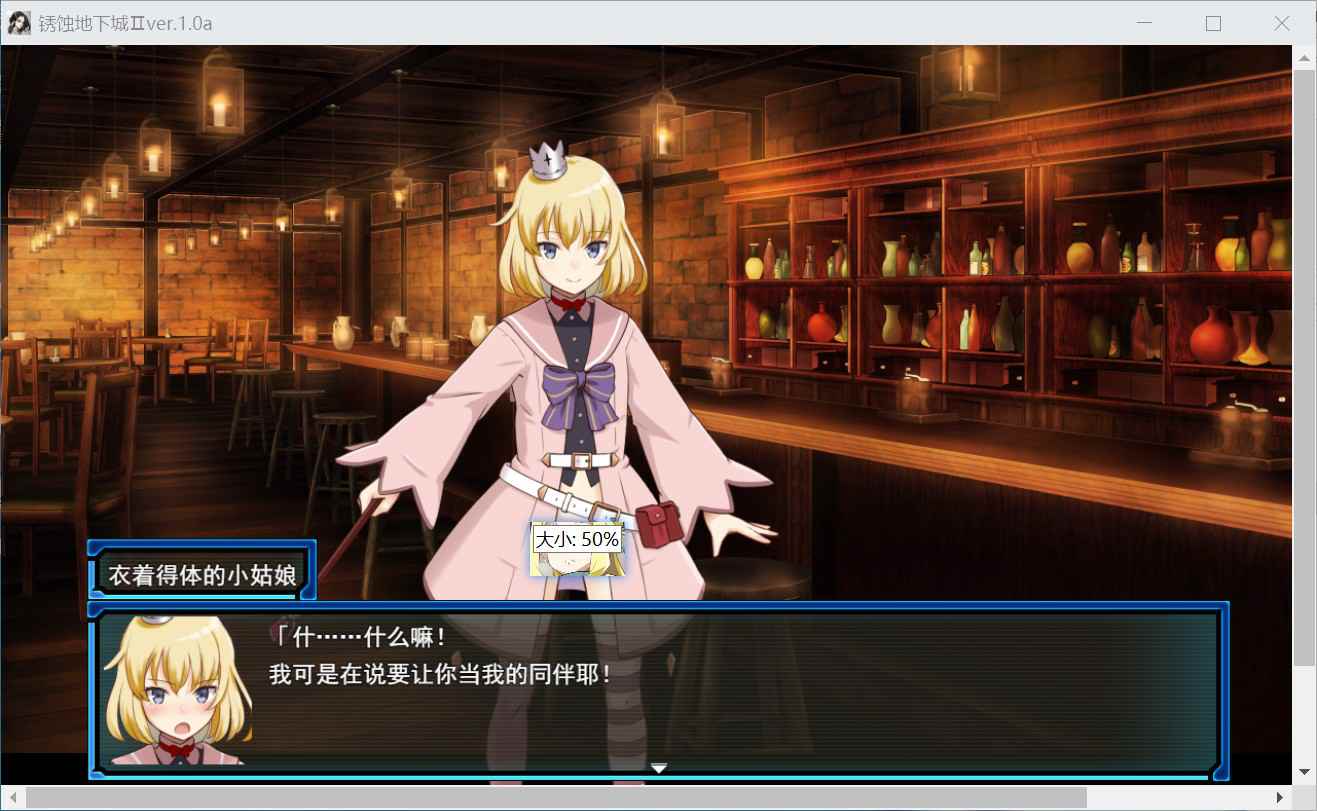The image size is (1317, 811).
Task: Click the vertical scrollbar up arrow
Action: [1304, 58]
